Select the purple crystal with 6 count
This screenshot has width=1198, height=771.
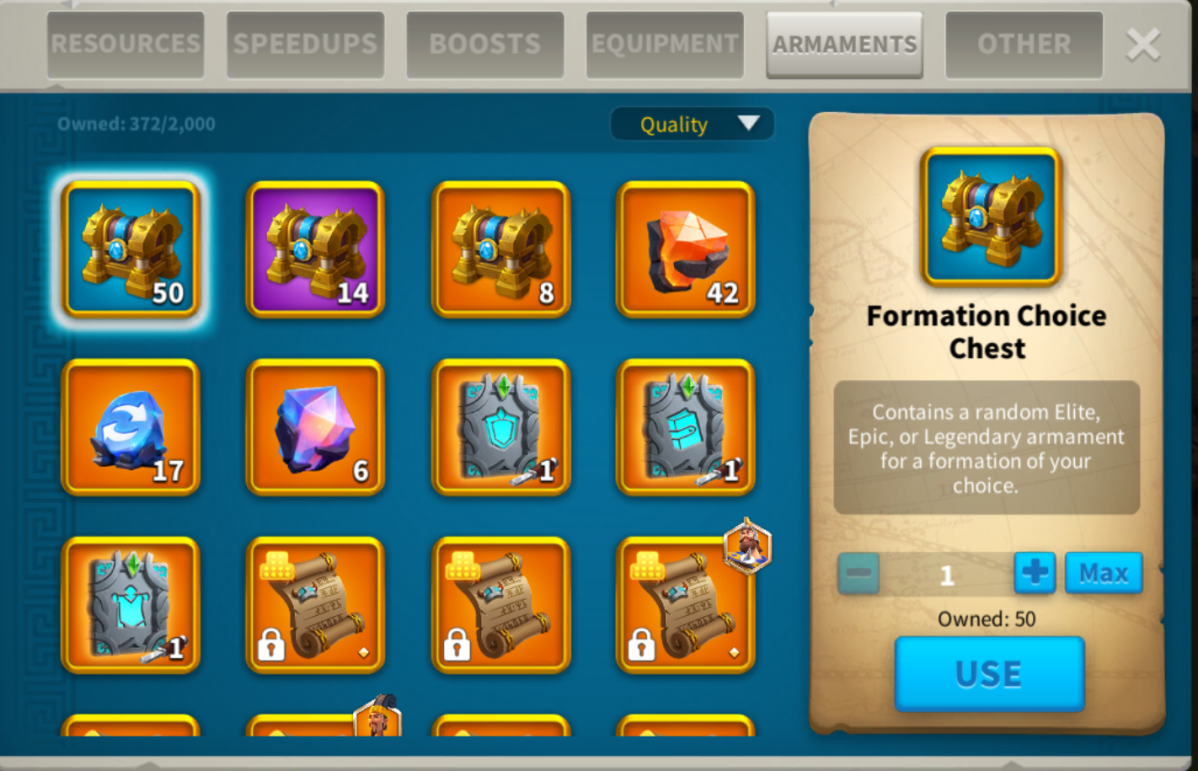click(316, 427)
